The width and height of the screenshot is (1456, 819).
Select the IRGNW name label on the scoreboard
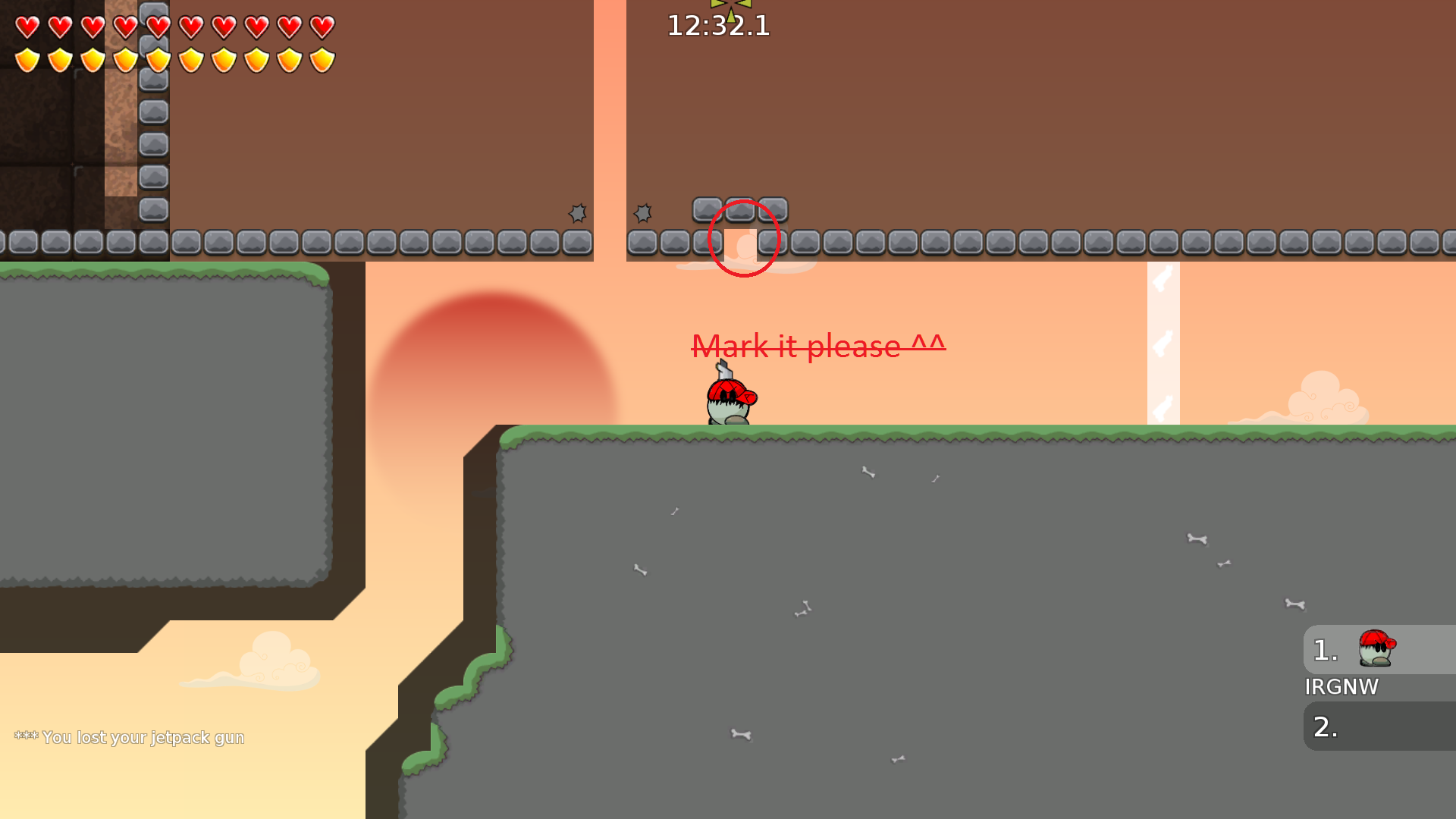1342,687
